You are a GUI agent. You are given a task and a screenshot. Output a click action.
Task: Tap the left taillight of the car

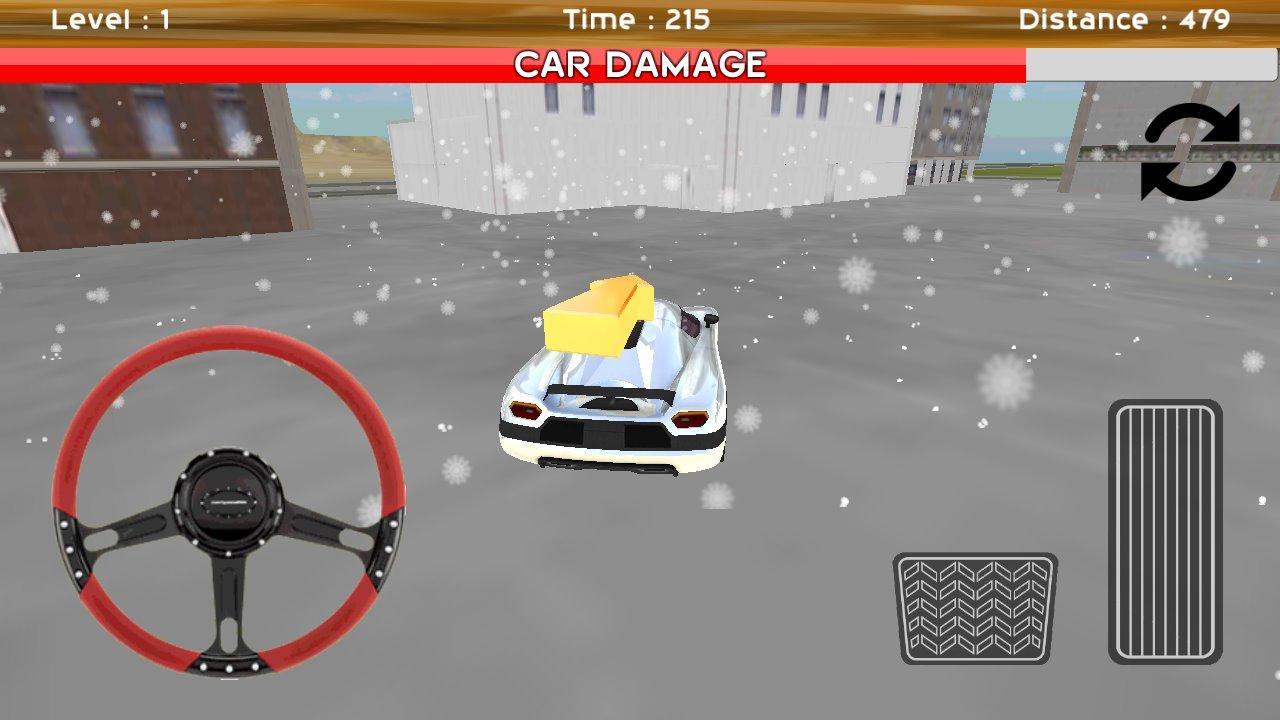[528, 409]
